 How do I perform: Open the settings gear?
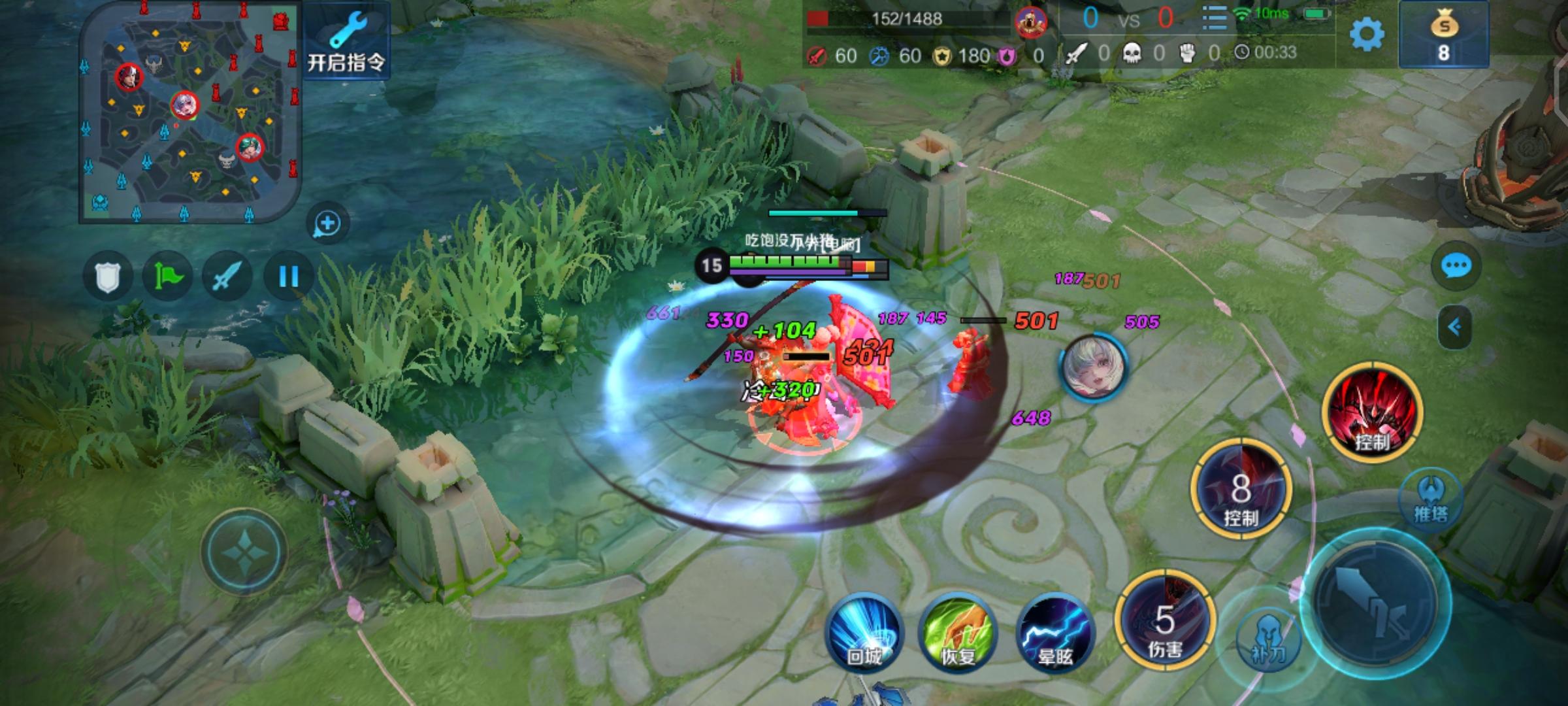(1367, 34)
